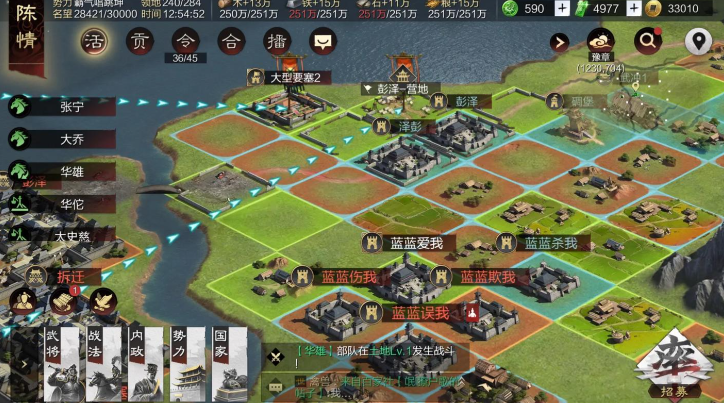Image resolution: width=724 pixels, height=403 pixels.
Task: Open the 势力 faction card
Action: 187,365
